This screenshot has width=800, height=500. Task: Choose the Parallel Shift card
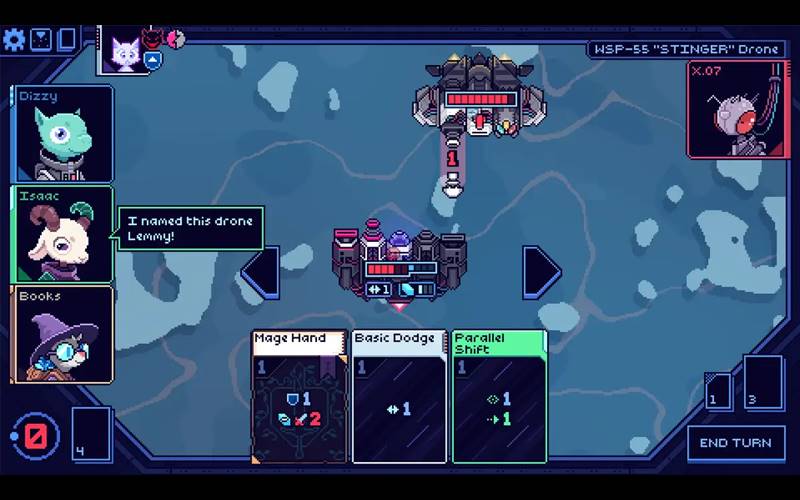coord(499,396)
